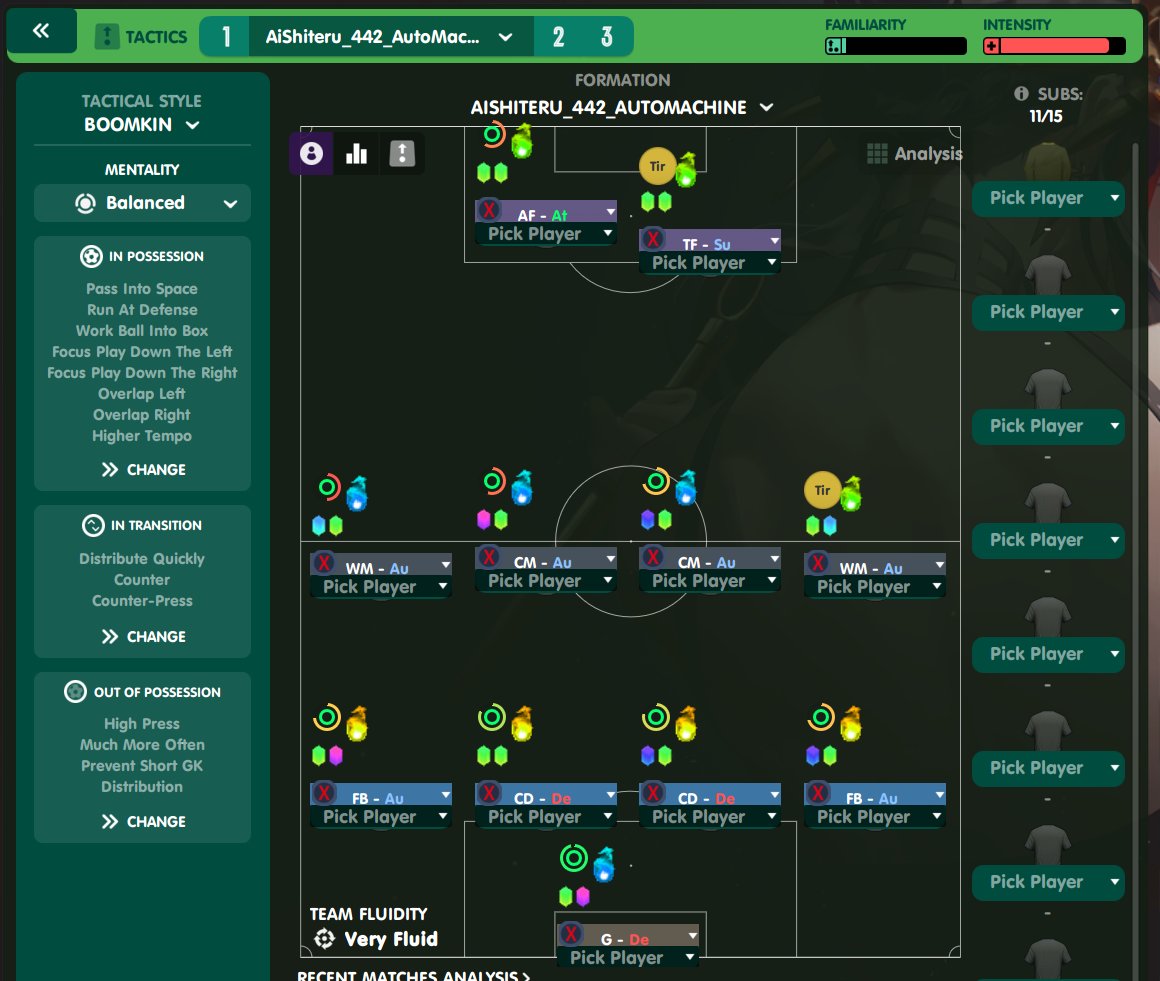Viewport: 1160px width, 981px height.
Task: Pick a player for the Target Forward role
Action: point(709,263)
